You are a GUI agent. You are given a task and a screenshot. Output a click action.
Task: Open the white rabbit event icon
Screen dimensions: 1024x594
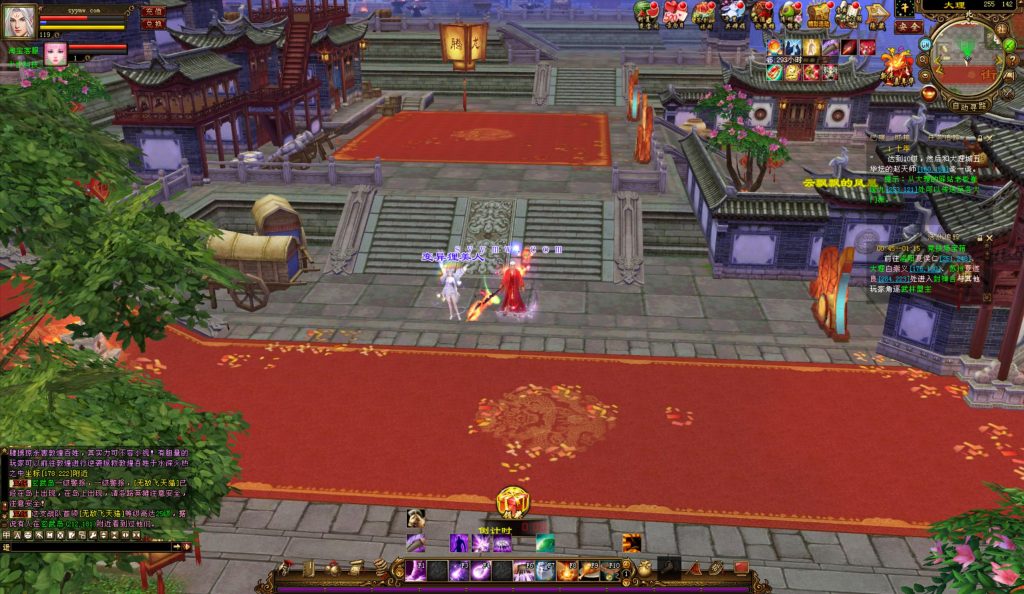[733, 13]
